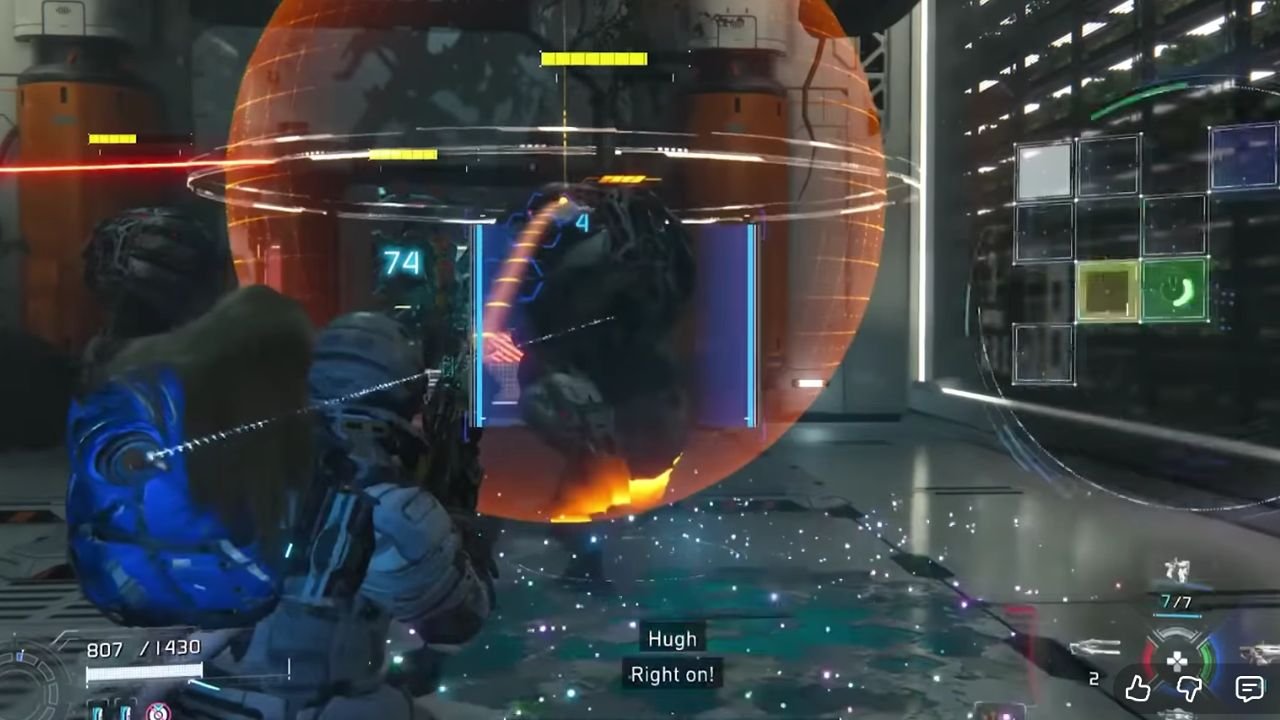1280x720 pixels.
Task: Toggle the yellow highlighted tile in the grid
Action: tap(1109, 291)
